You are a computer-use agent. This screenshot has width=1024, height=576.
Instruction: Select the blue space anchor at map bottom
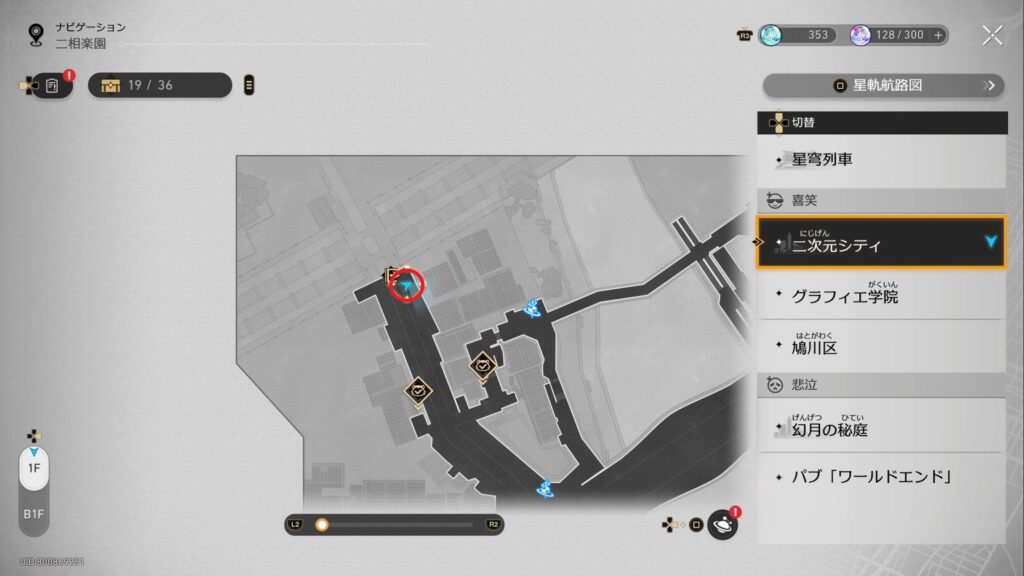pyautogui.click(x=546, y=489)
